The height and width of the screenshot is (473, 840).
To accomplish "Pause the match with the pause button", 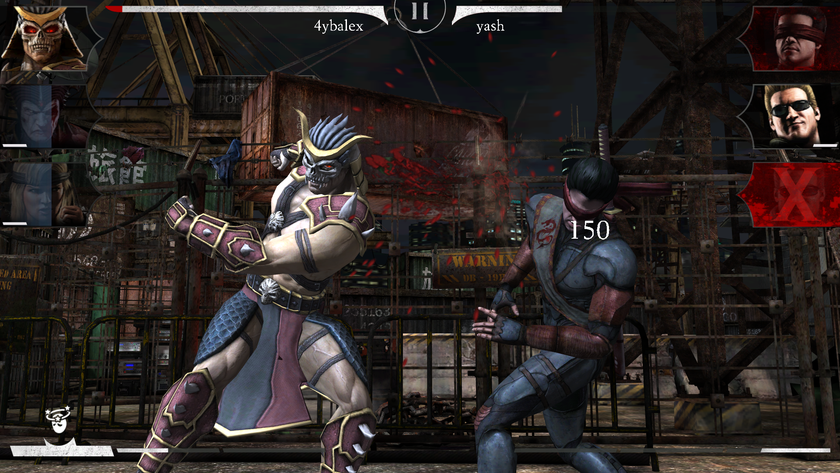I will [x=420, y=13].
